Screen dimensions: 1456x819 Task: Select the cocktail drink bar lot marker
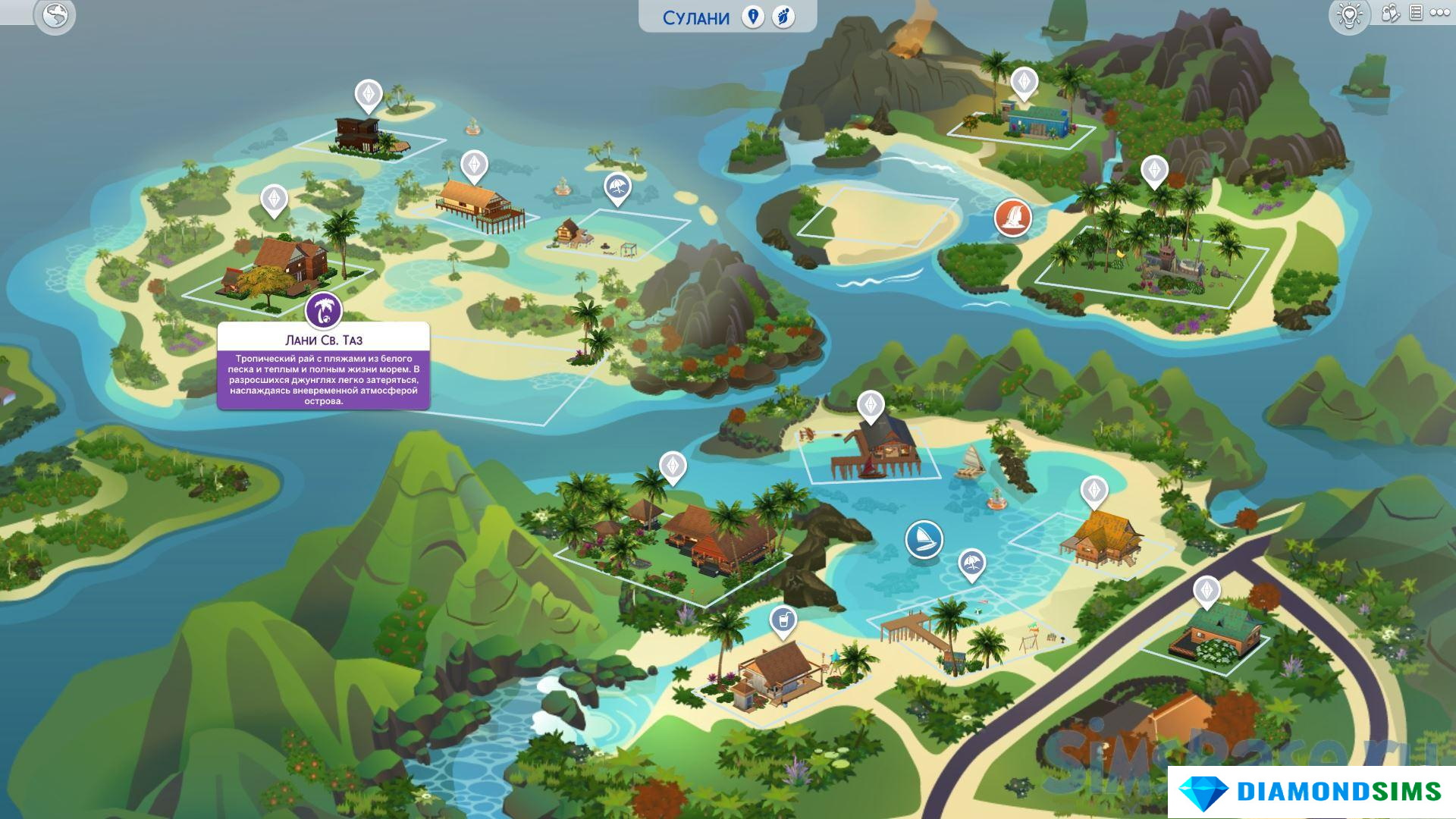[783, 621]
